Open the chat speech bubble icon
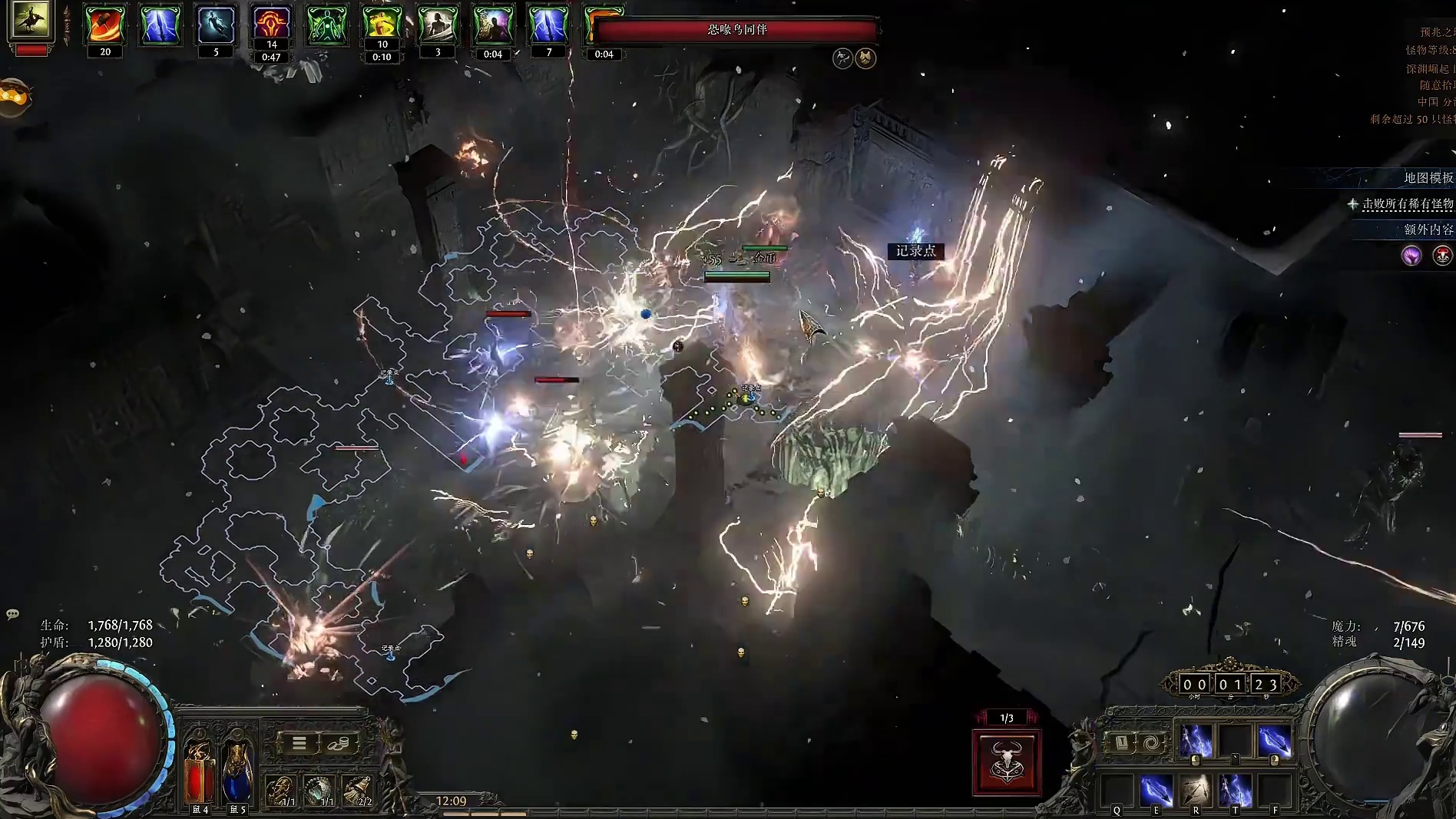The width and height of the screenshot is (1456, 819). tap(12, 614)
